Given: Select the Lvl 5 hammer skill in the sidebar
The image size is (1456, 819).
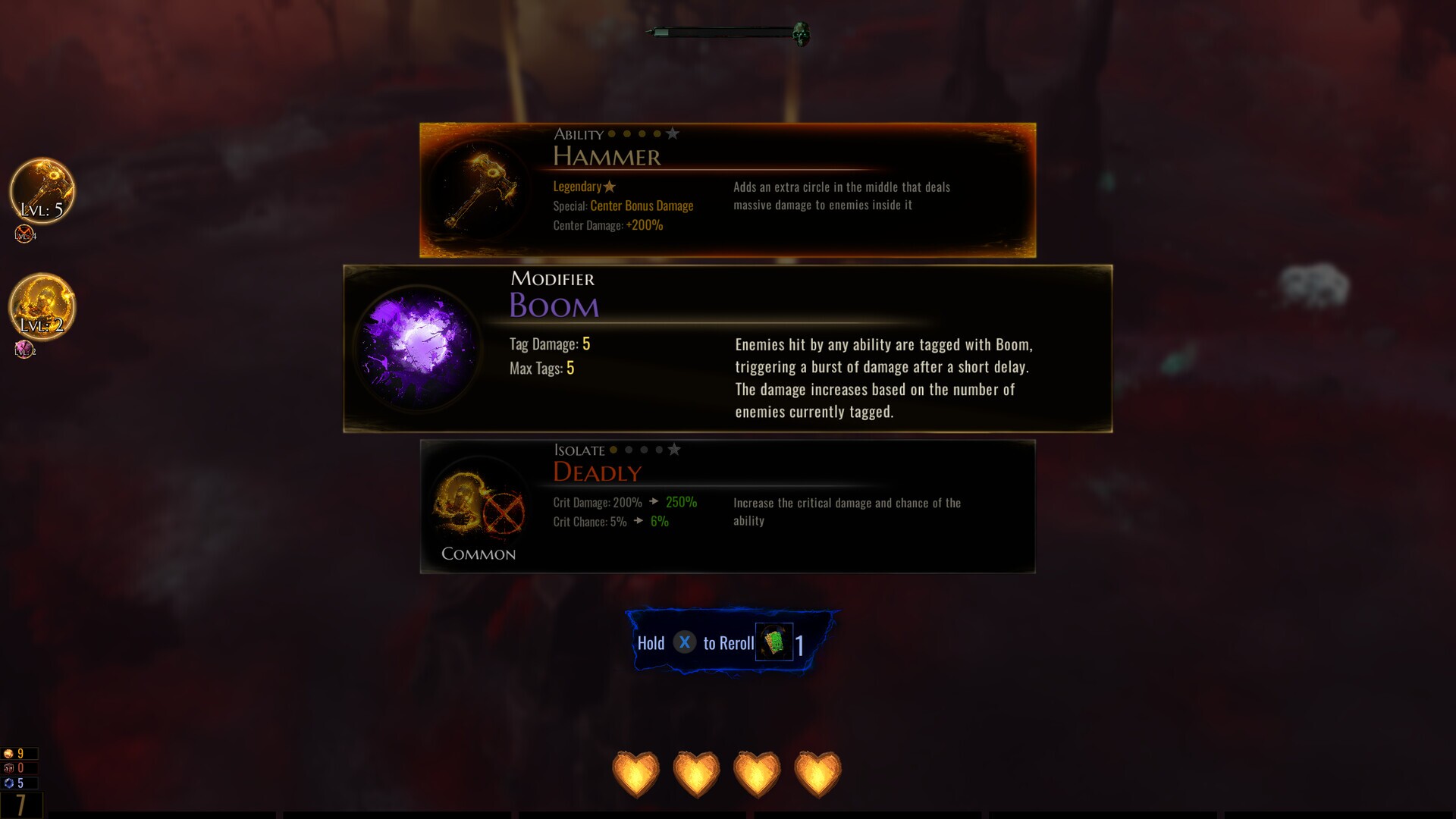Looking at the screenshot, I should [42, 191].
